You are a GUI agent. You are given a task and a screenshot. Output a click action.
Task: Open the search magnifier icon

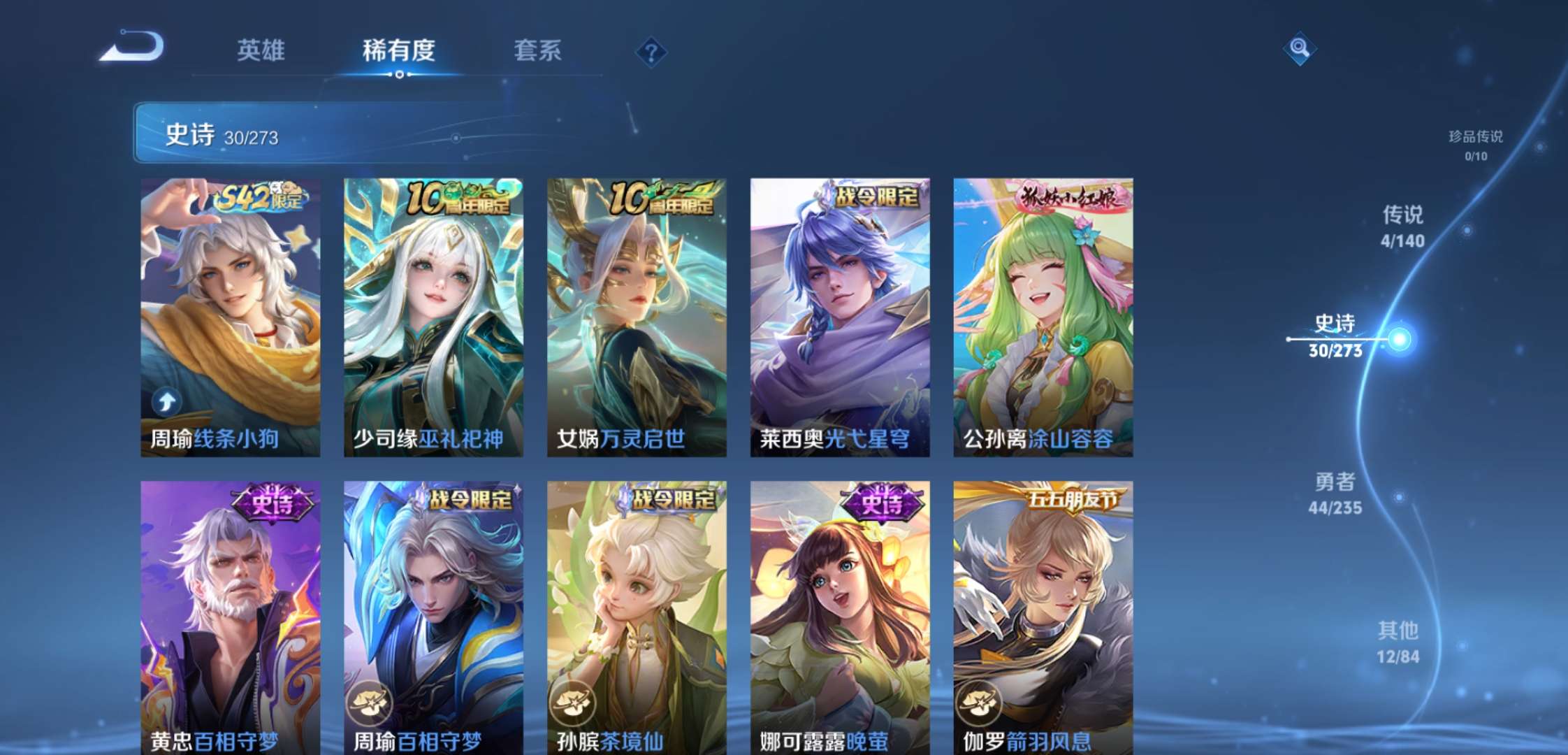click(x=1301, y=50)
